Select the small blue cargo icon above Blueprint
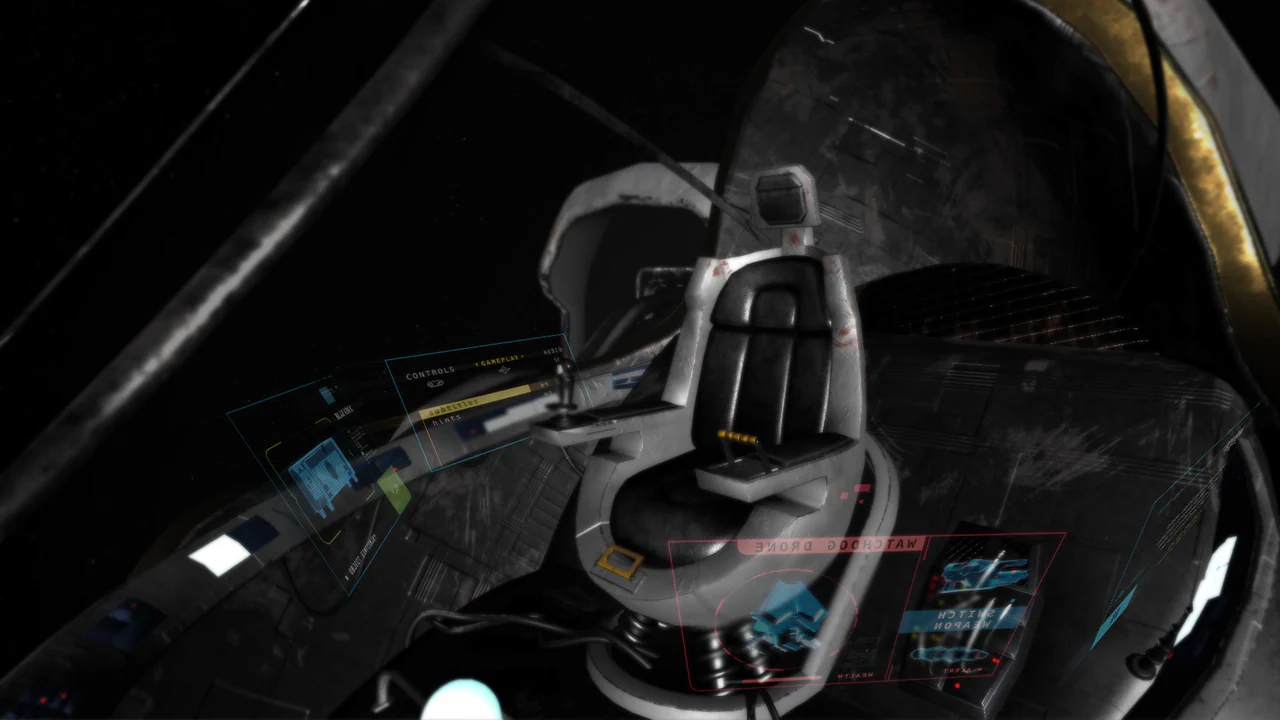The width and height of the screenshot is (1280, 720). 326,394
